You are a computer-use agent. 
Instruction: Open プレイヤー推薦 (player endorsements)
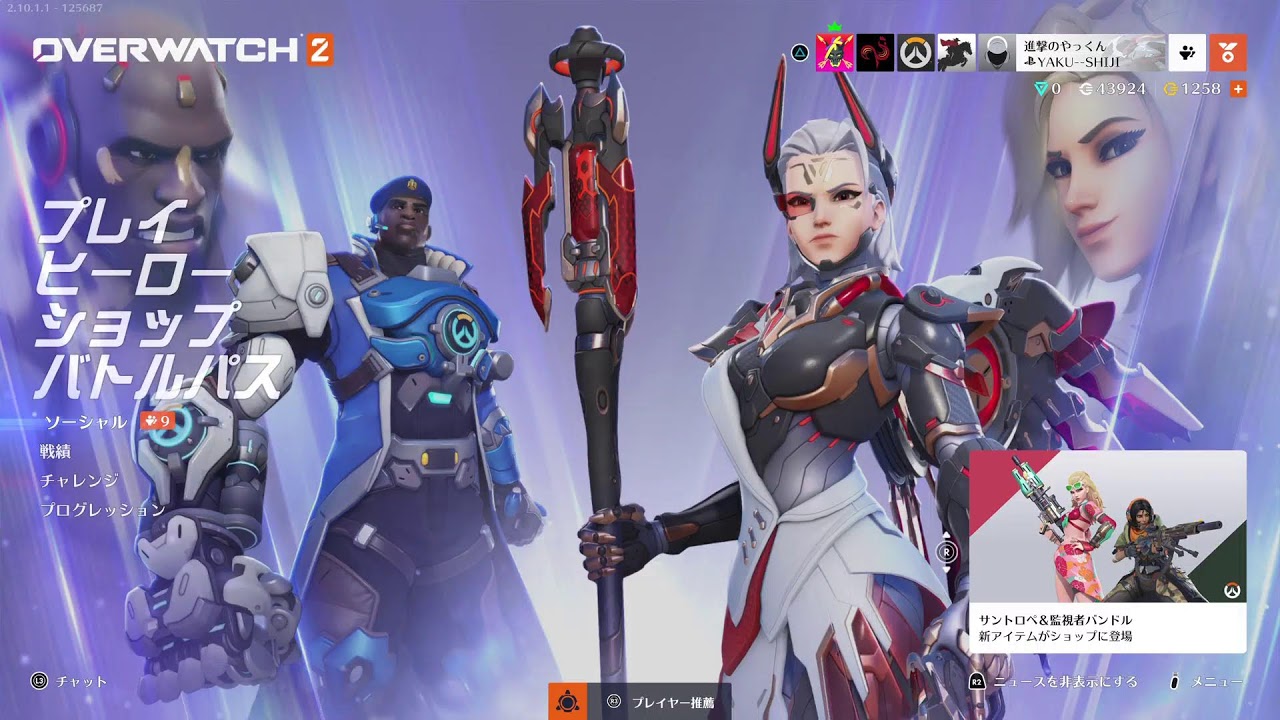click(x=664, y=702)
